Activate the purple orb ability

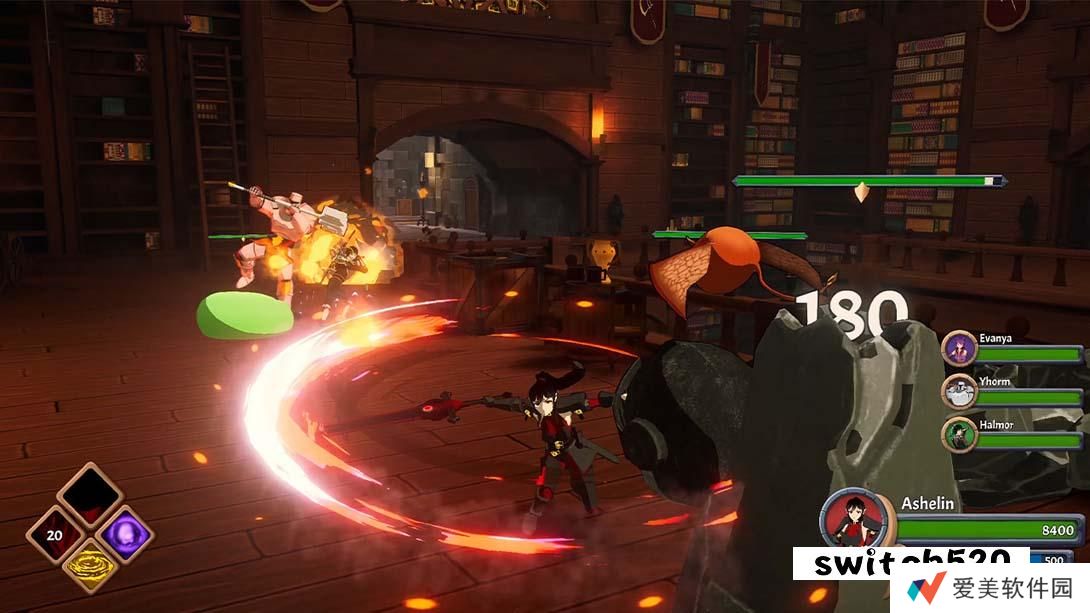coord(127,533)
